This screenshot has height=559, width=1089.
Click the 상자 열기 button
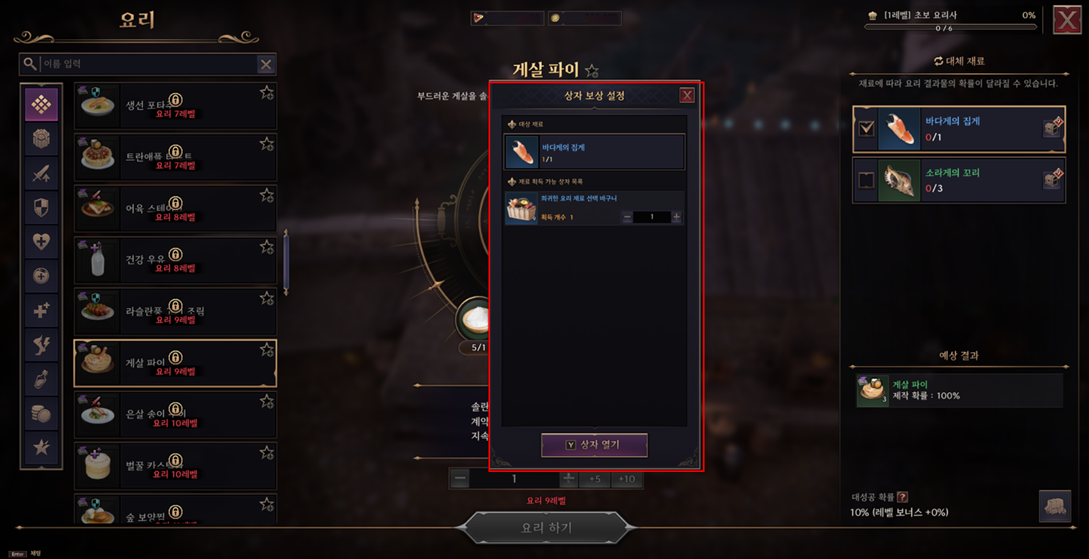coord(594,445)
